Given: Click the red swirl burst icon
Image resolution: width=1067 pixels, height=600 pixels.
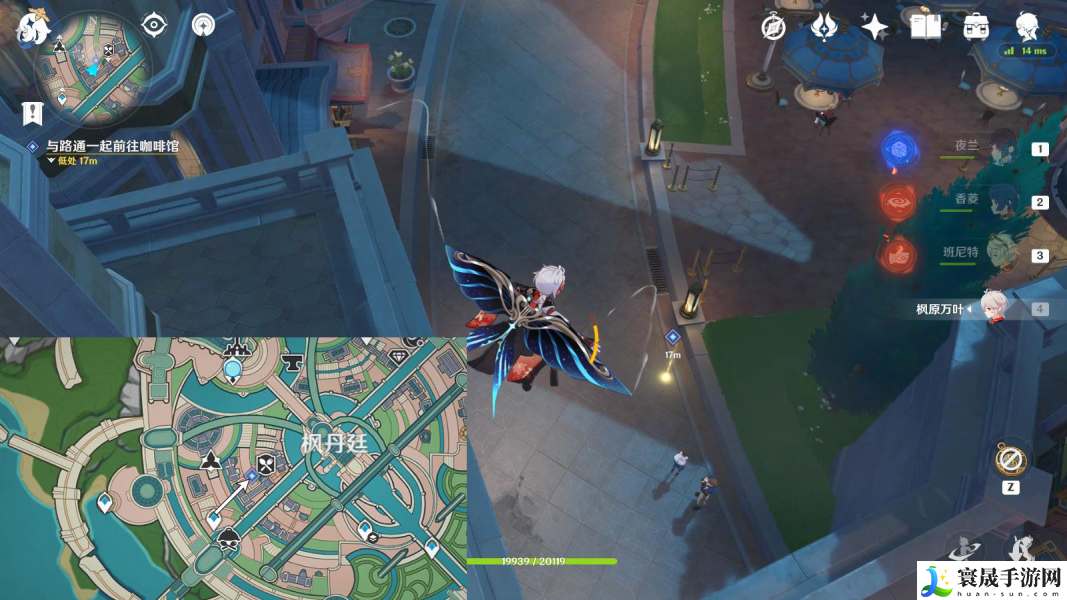Looking at the screenshot, I should pyautogui.click(x=897, y=201).
